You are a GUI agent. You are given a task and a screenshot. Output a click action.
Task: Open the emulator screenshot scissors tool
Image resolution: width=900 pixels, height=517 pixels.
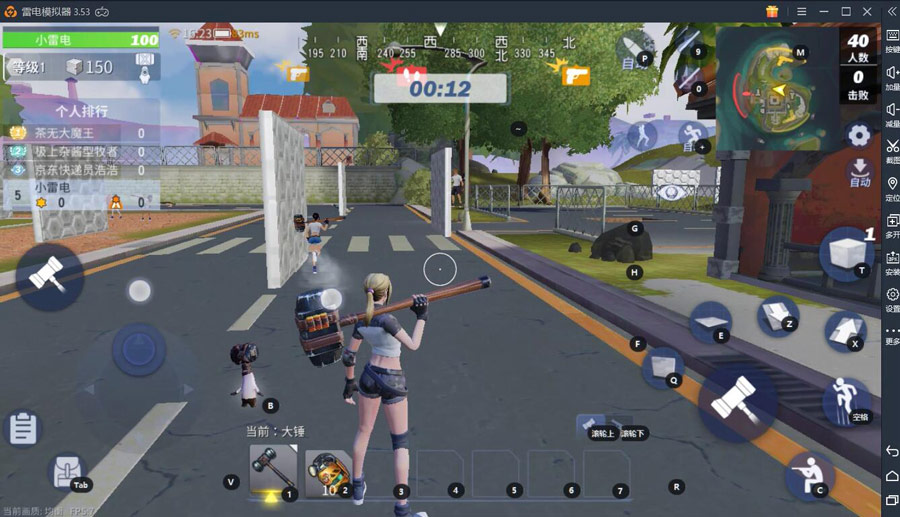(892, 147)
